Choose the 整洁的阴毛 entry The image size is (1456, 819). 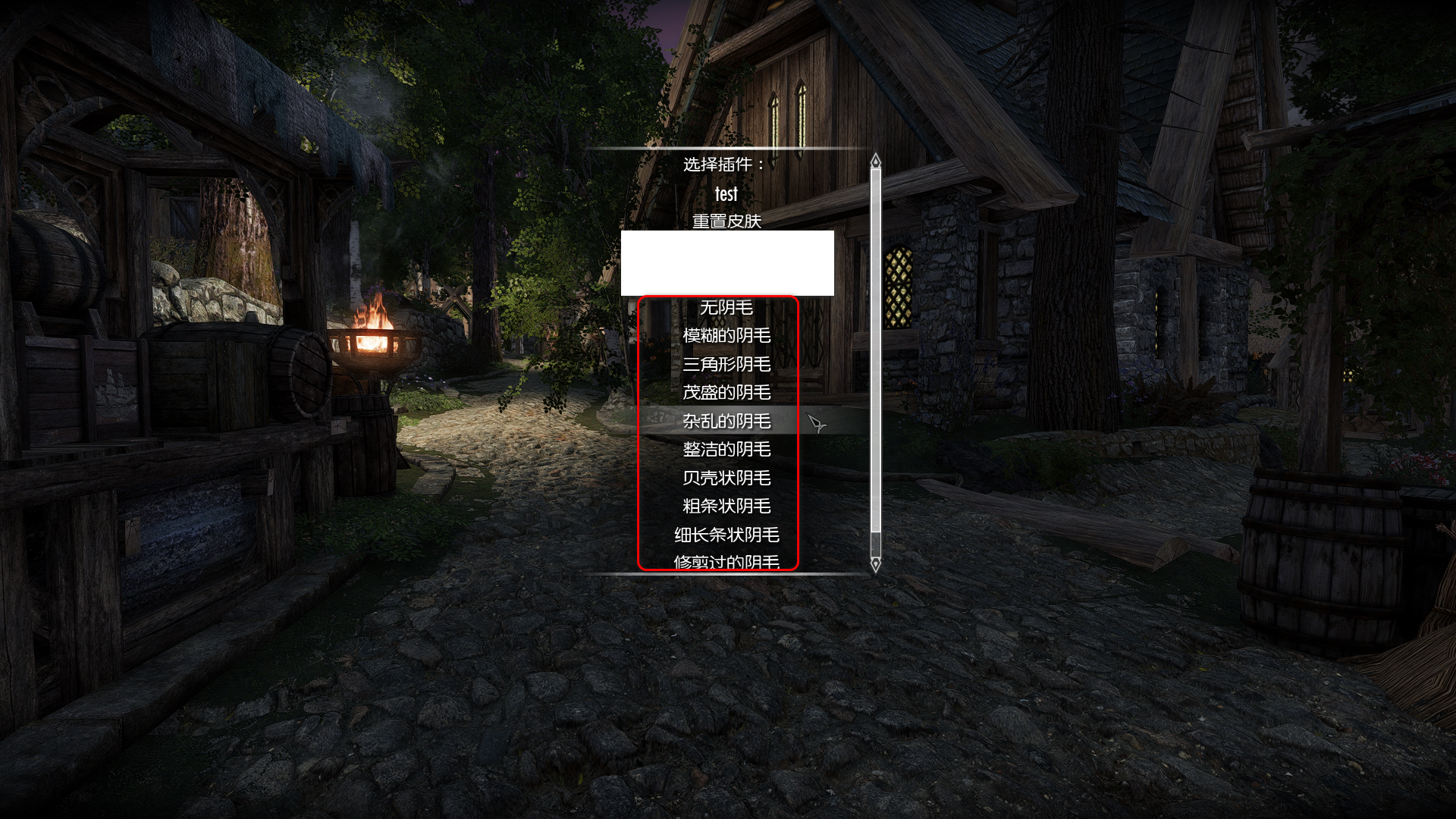[726, 449]
